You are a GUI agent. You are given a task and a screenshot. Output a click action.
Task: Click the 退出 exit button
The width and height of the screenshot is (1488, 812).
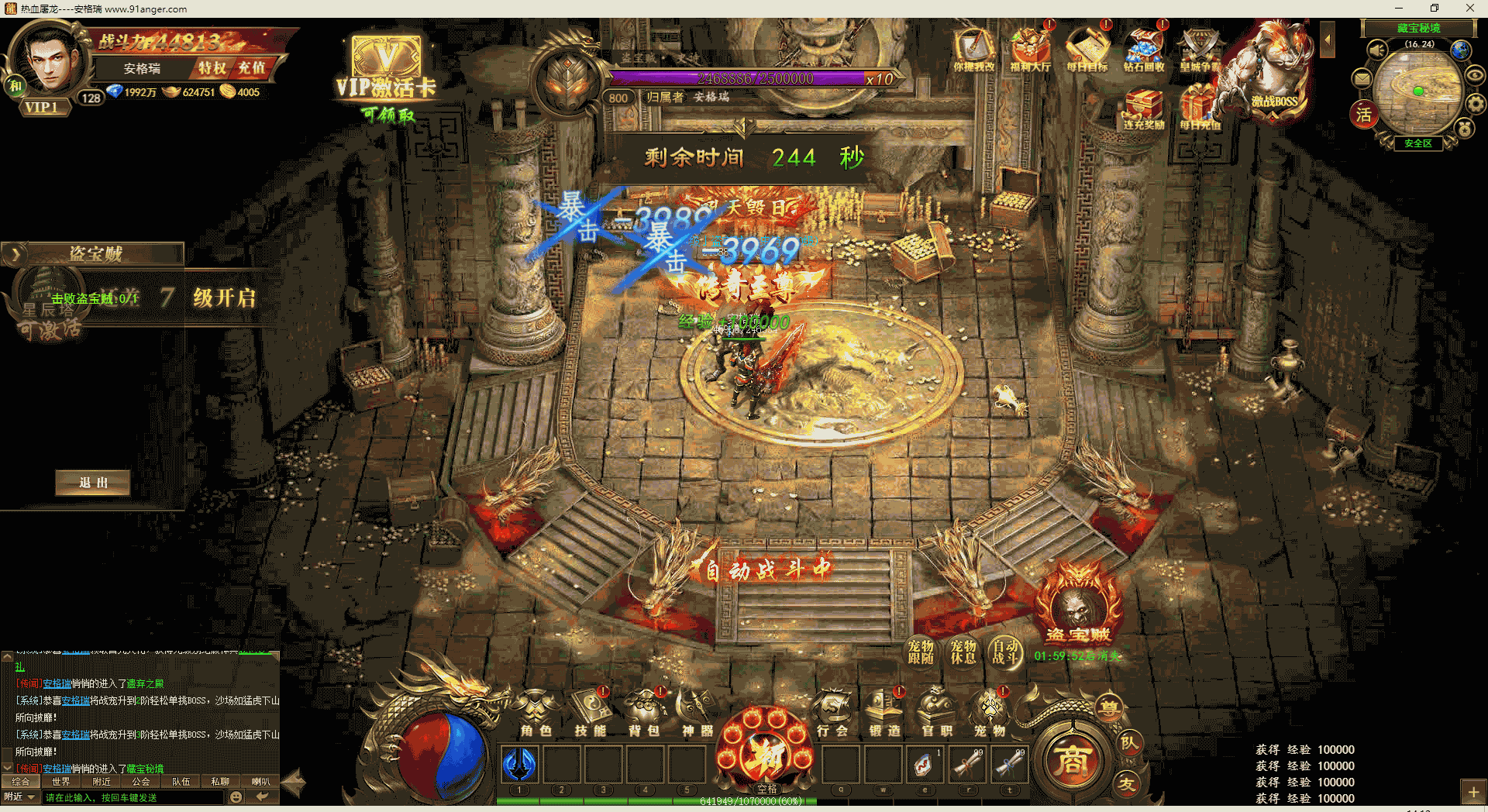93,483
